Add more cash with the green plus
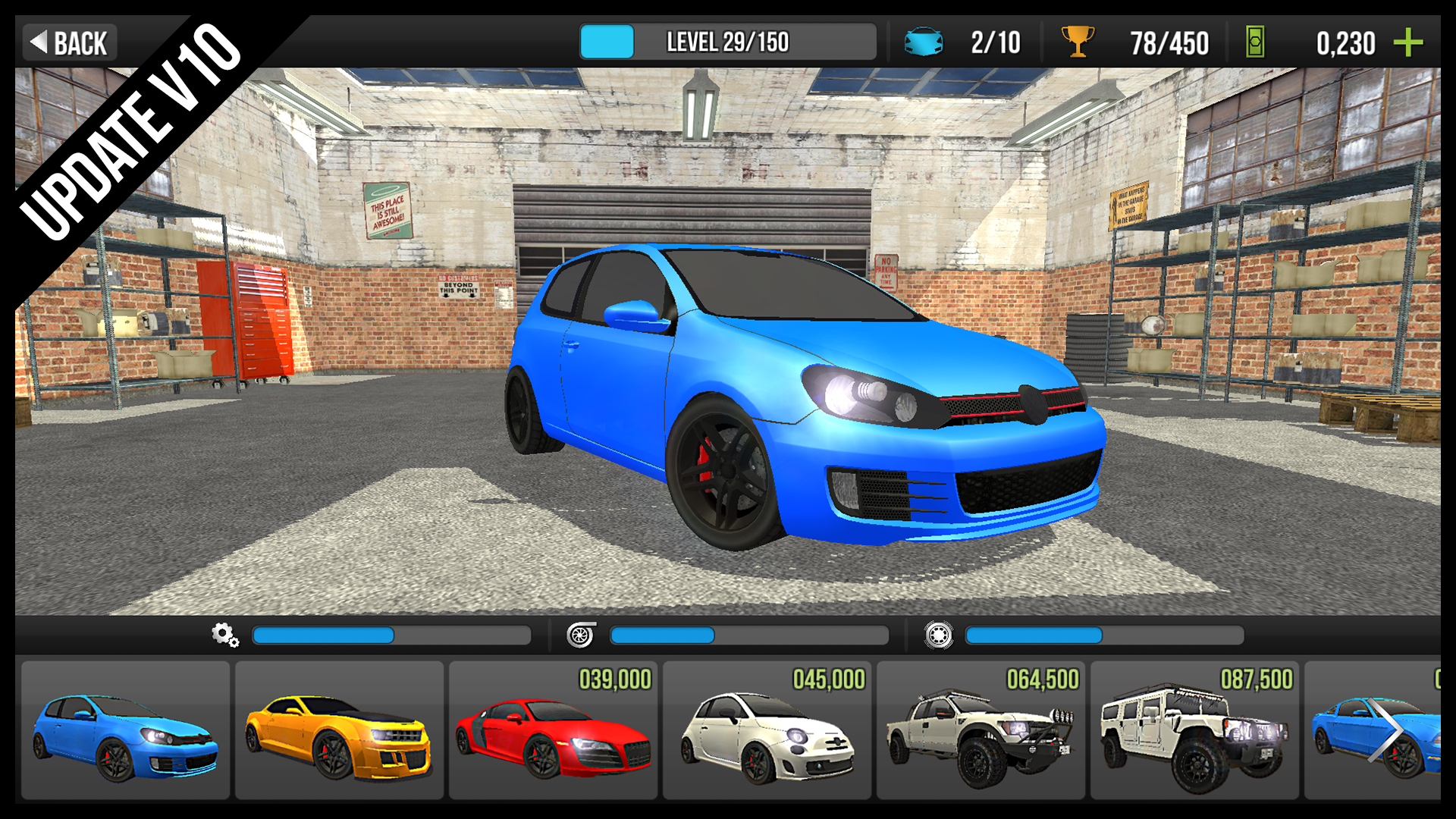 (1407, 42)
